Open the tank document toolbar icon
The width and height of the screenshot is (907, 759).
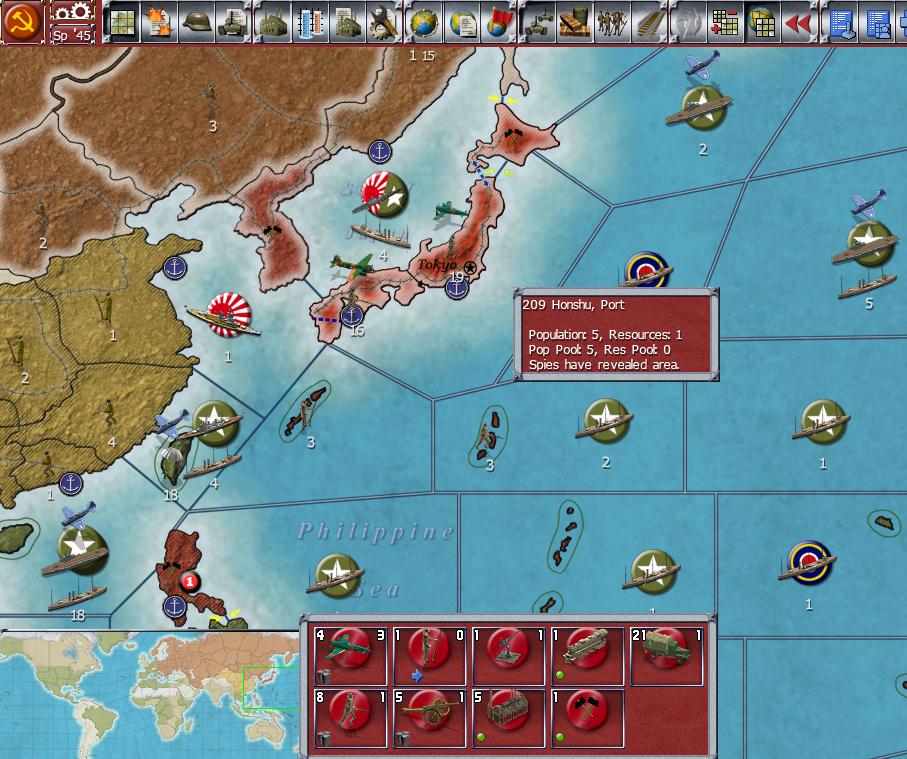[234, 21]
